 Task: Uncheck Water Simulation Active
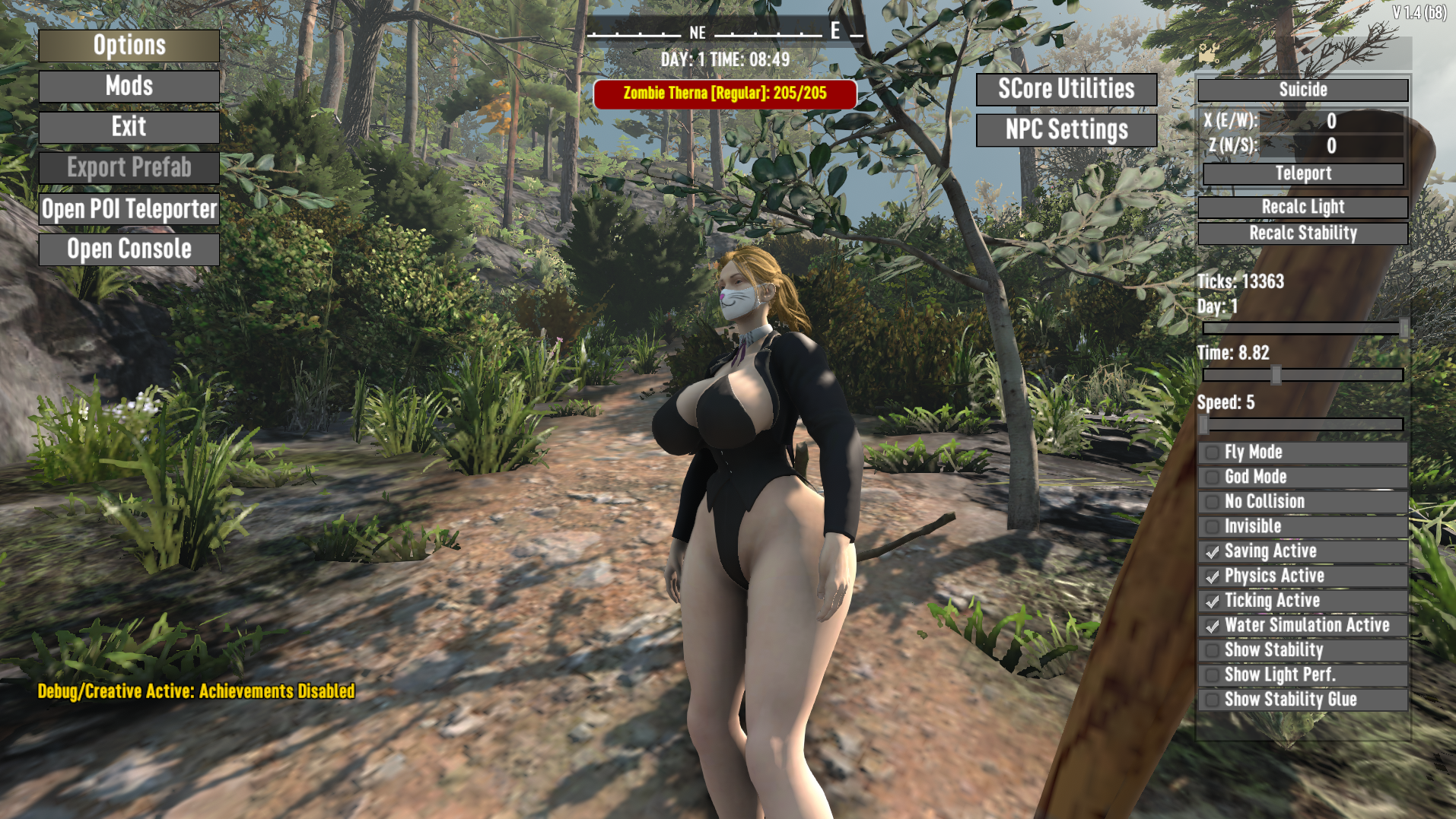(1213, 626)
